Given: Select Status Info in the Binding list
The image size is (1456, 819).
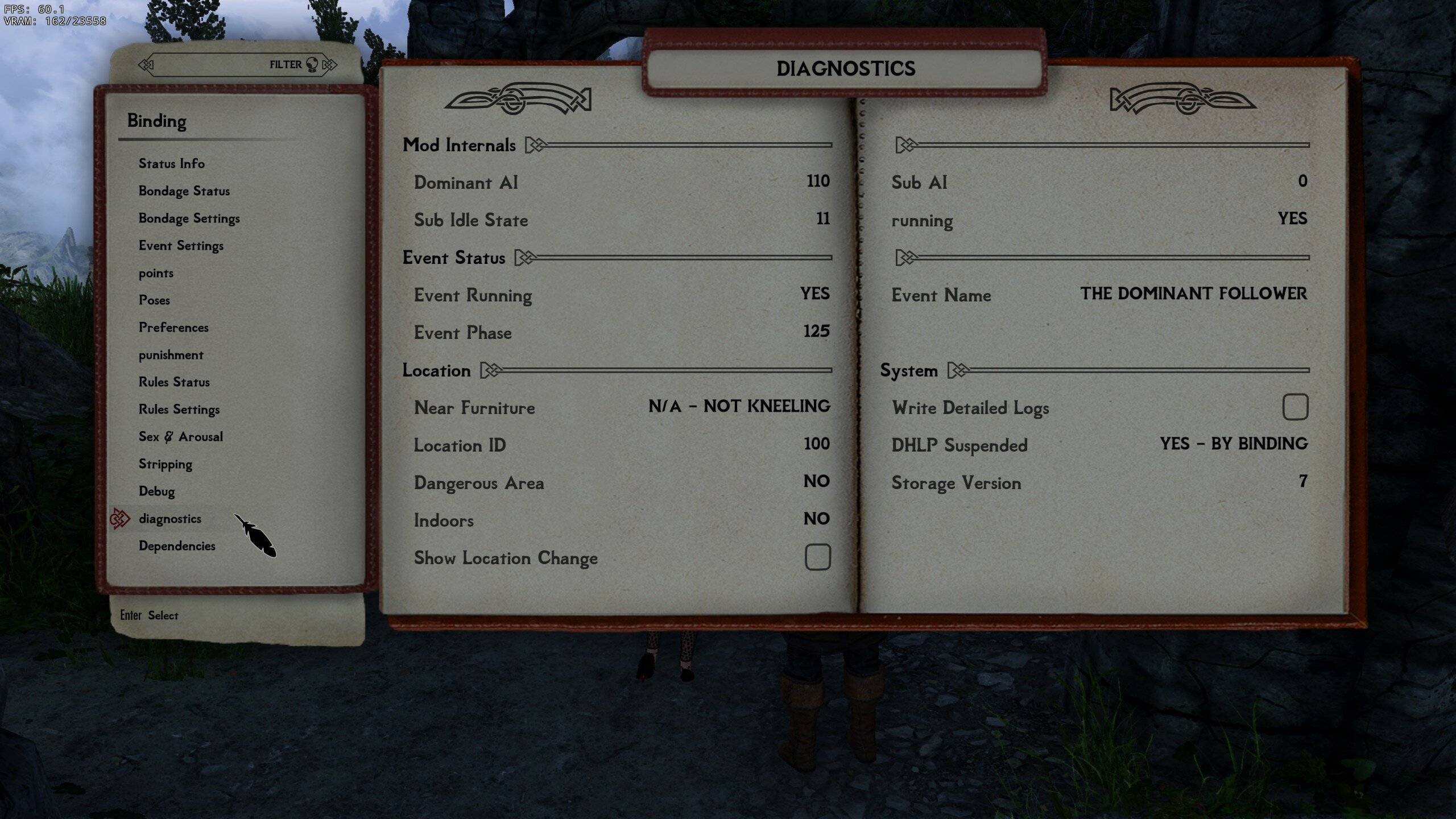Looking at the screenshot, I should pos(171,164).
